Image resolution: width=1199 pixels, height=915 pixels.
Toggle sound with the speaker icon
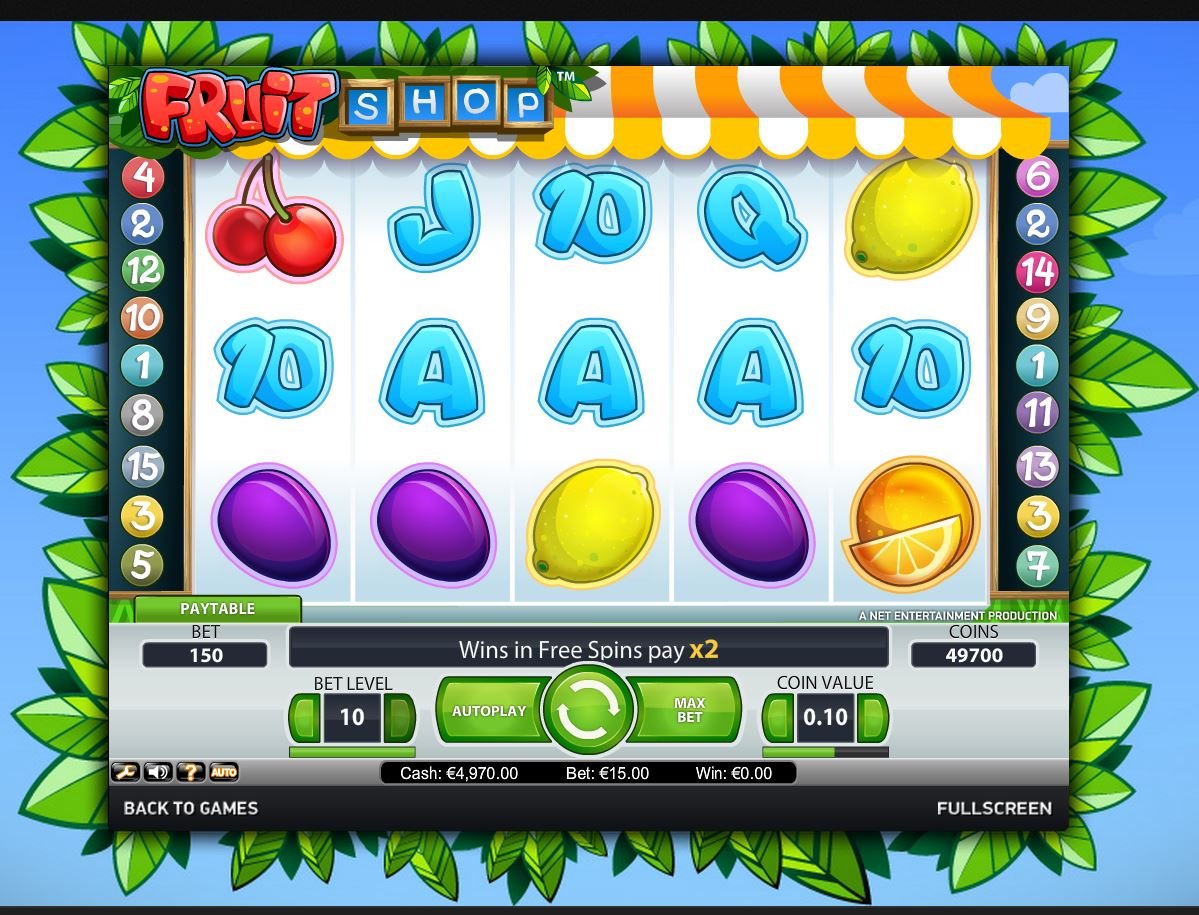[158, 772]
